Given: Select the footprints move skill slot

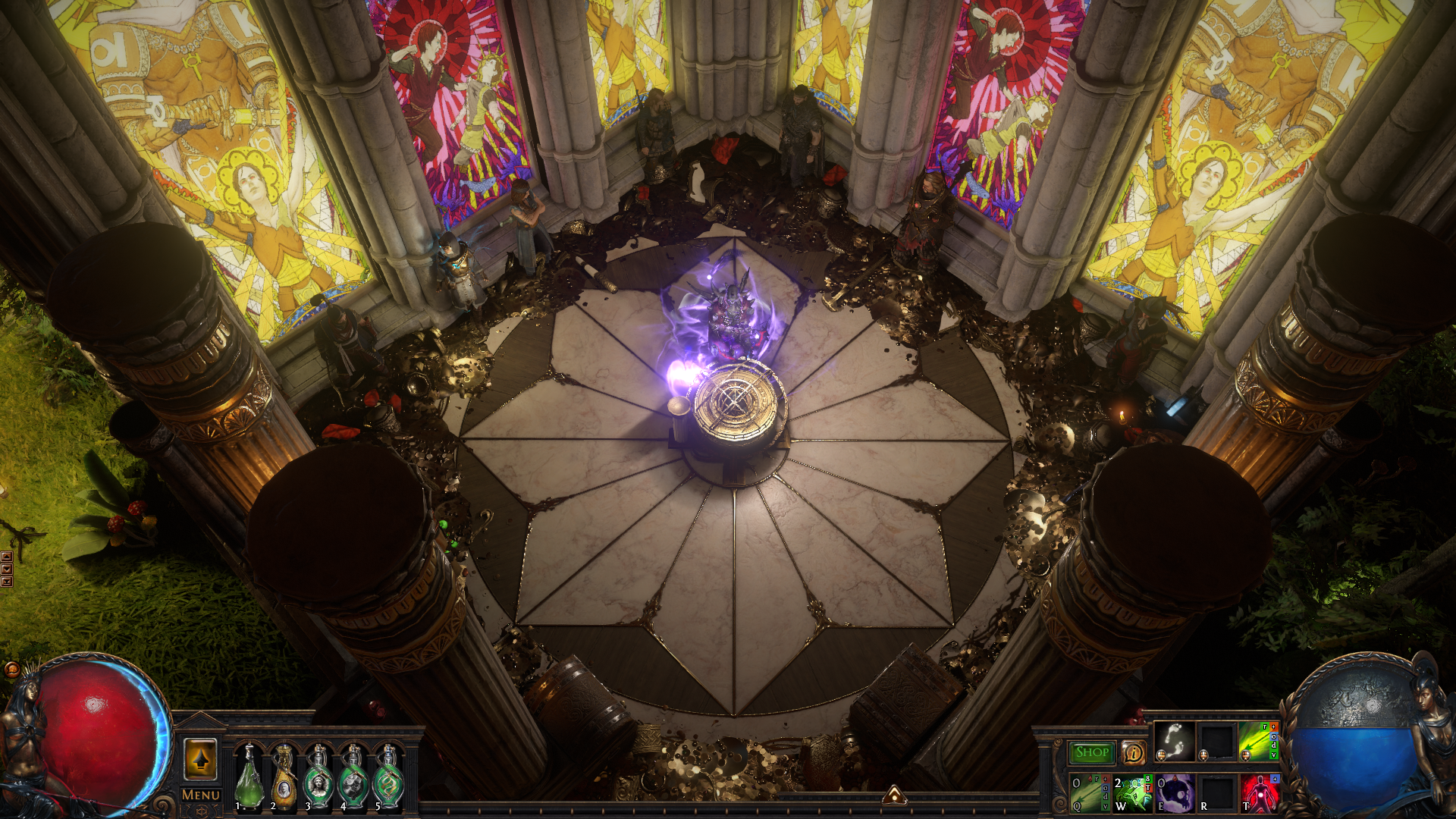Looking at the screenshot, I should coord(1174,741).
